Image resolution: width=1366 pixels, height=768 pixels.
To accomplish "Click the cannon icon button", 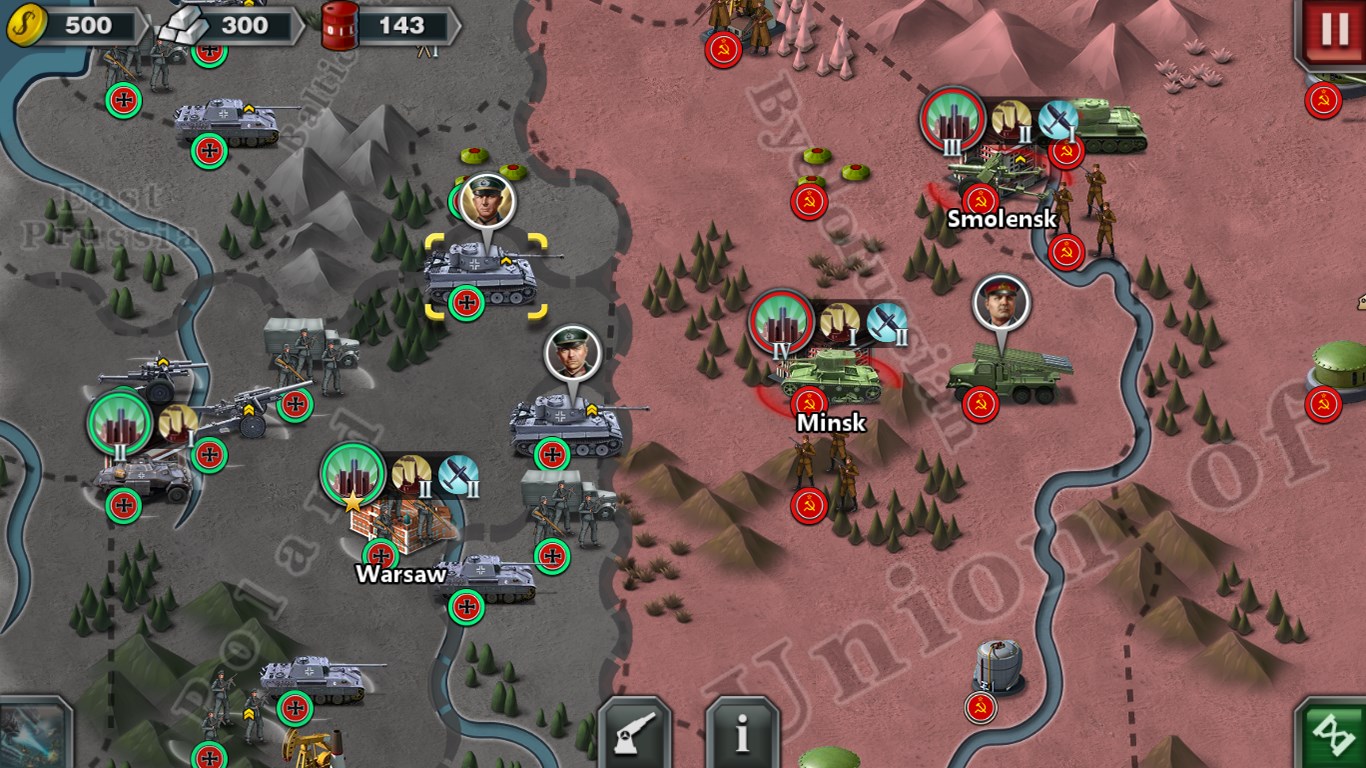I will pos(634,735).
